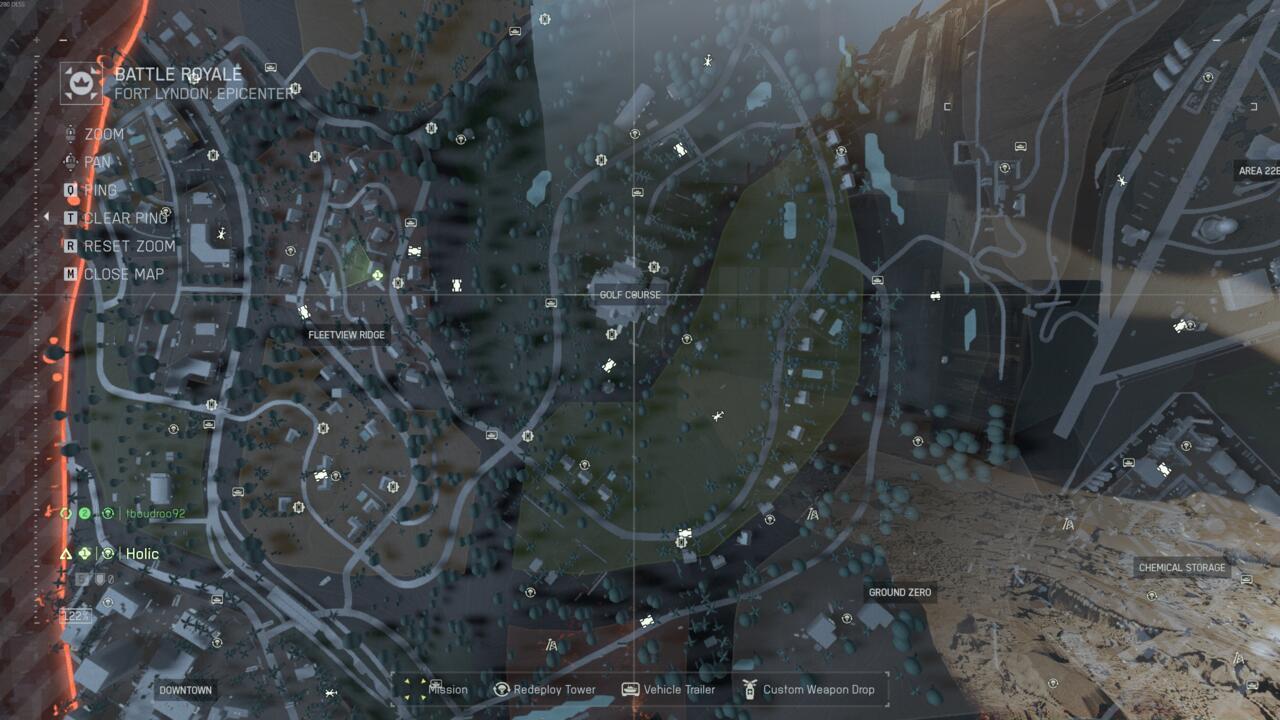Screen dimensions: 1280x720
Task: Click the Ground Zero location label
Action: point(902,590)
